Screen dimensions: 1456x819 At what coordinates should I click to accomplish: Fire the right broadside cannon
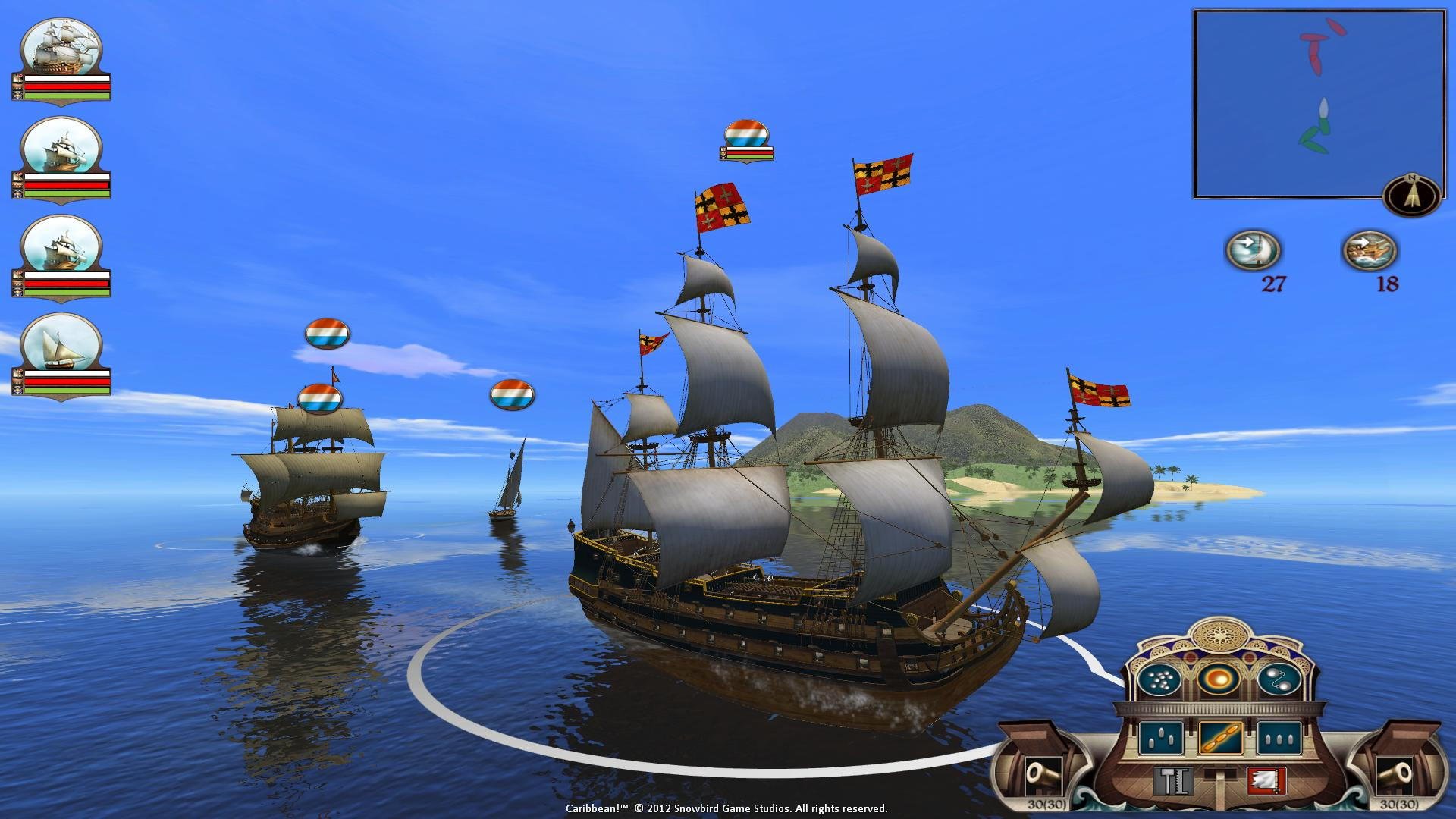[1395, 777]
